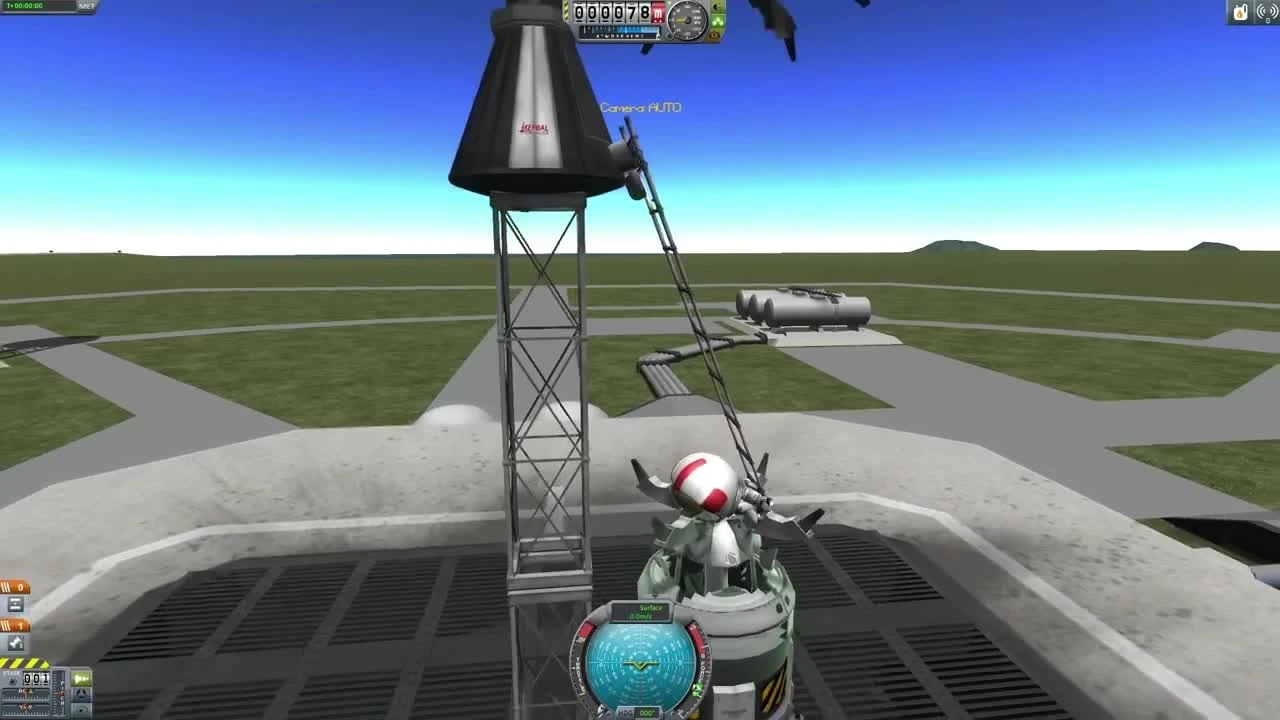Click the green throttle status icon near staging
The height and width of the screenshot is (720, 1280).
coord(82,677)
